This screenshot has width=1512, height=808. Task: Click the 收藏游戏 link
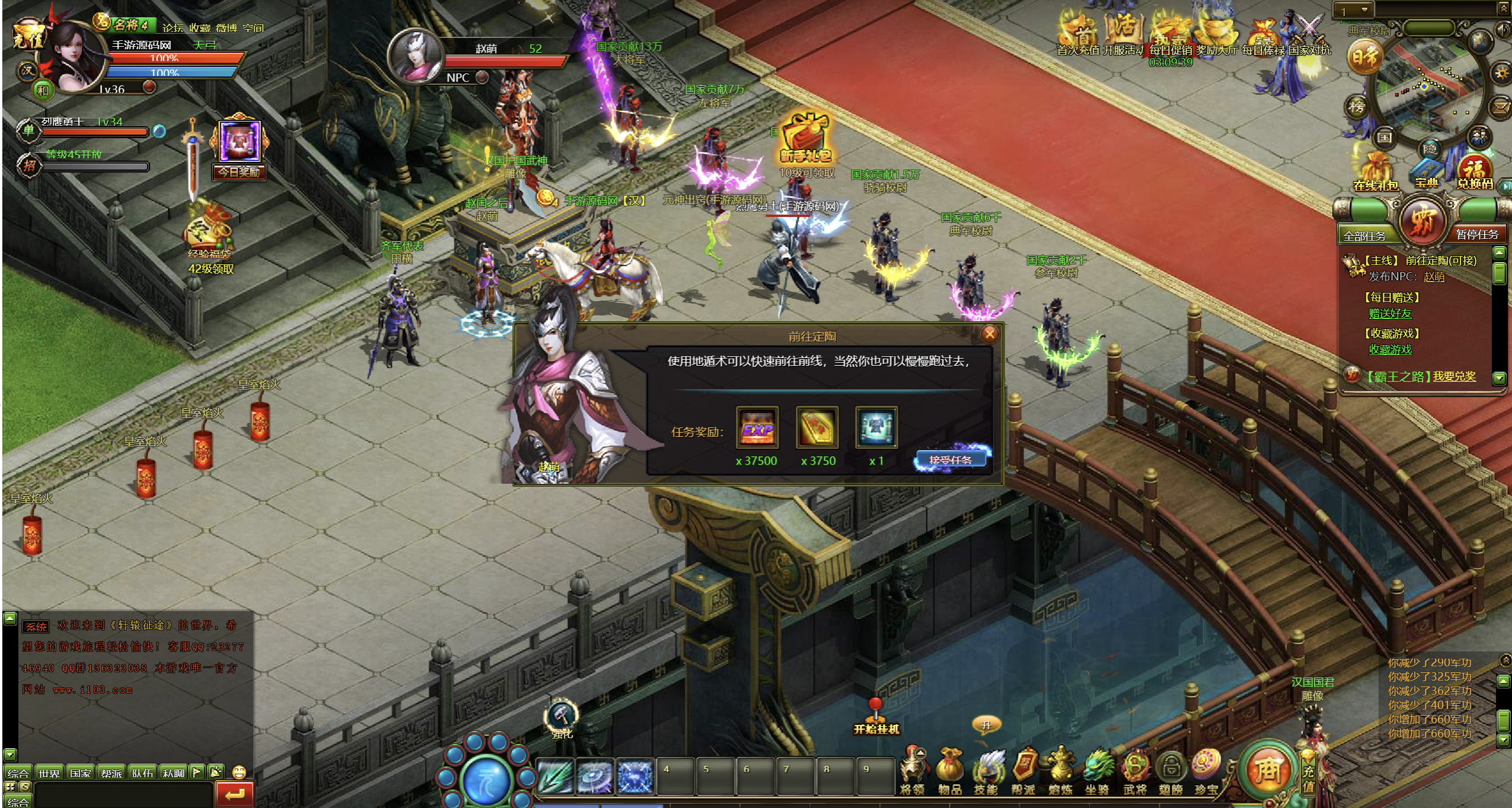tap(1390, 350)
